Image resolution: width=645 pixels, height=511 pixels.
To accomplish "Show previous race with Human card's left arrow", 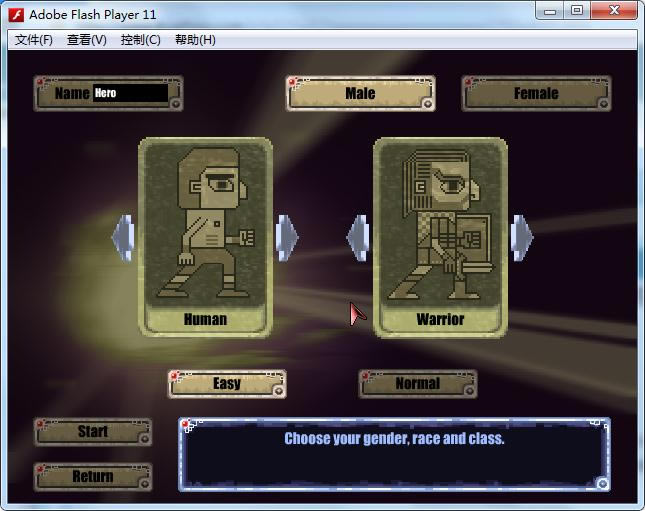I will 123,237.
